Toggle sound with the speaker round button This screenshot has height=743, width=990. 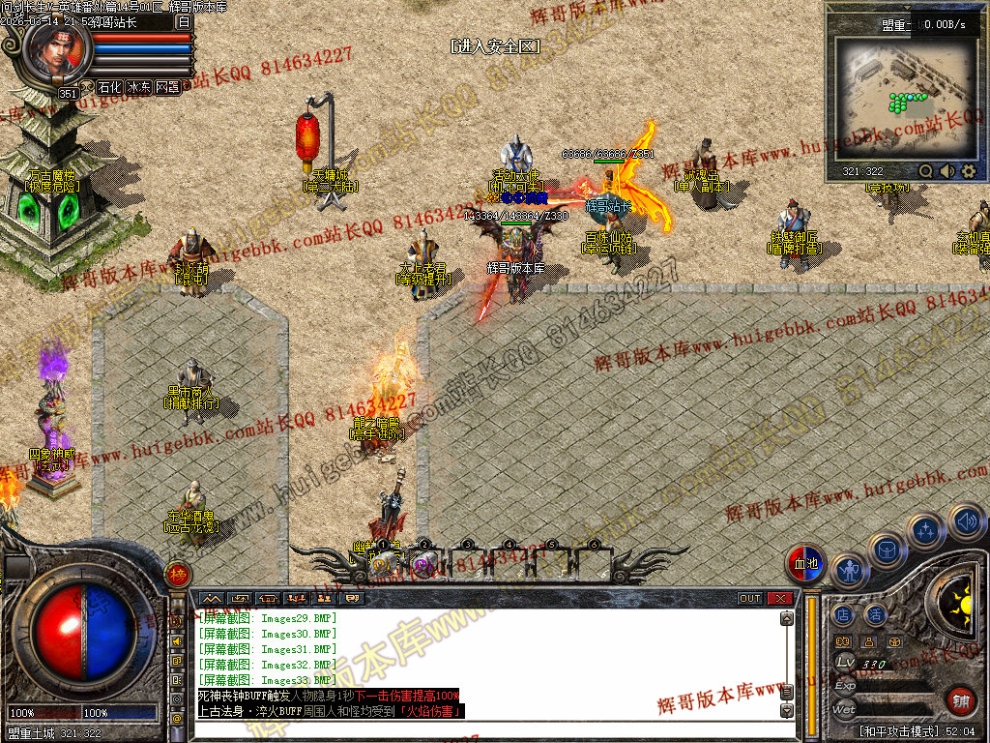pyautogui.click(x=966, y=521)
